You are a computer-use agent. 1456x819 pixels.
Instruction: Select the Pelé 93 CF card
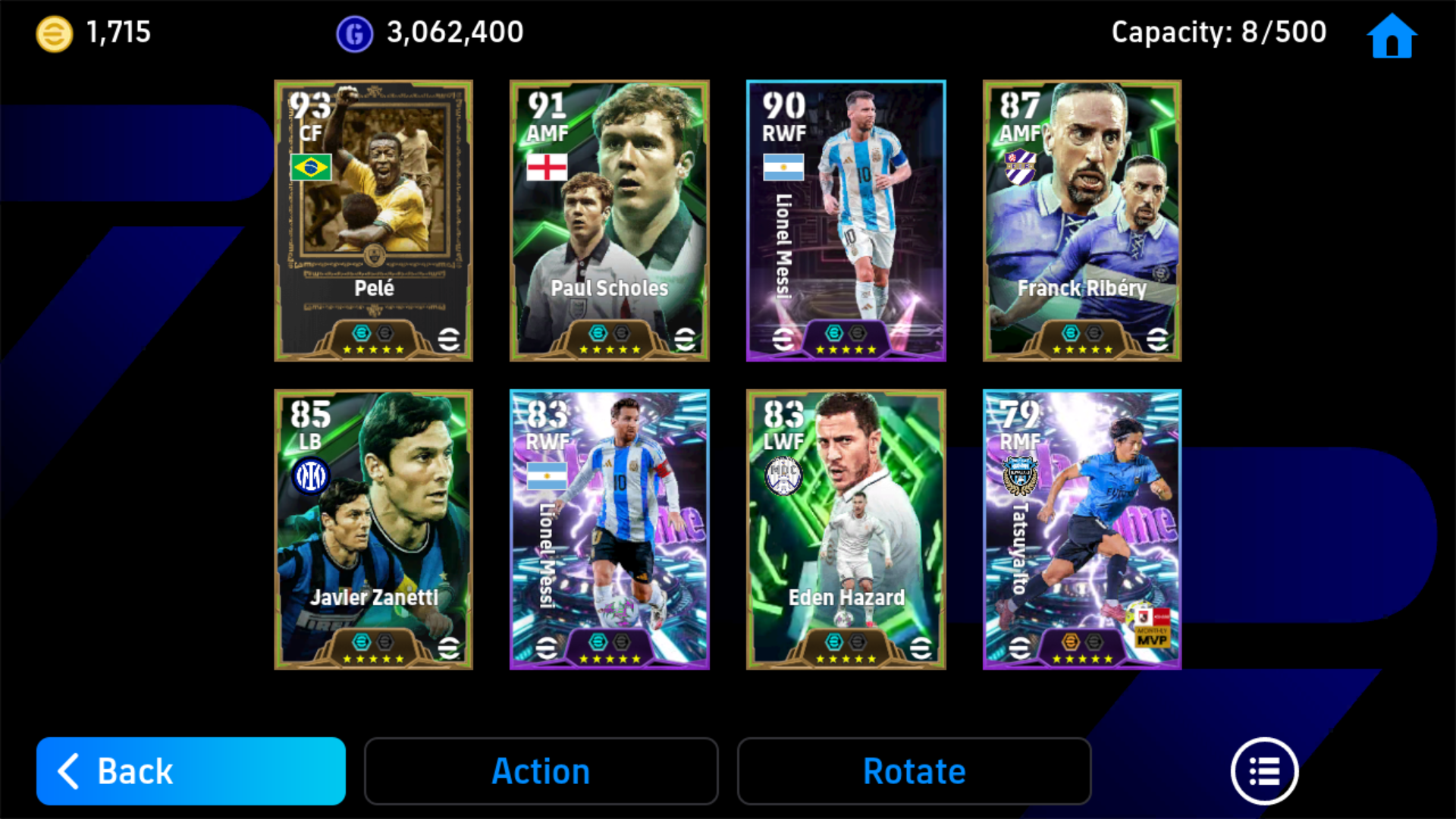point(373,220)
